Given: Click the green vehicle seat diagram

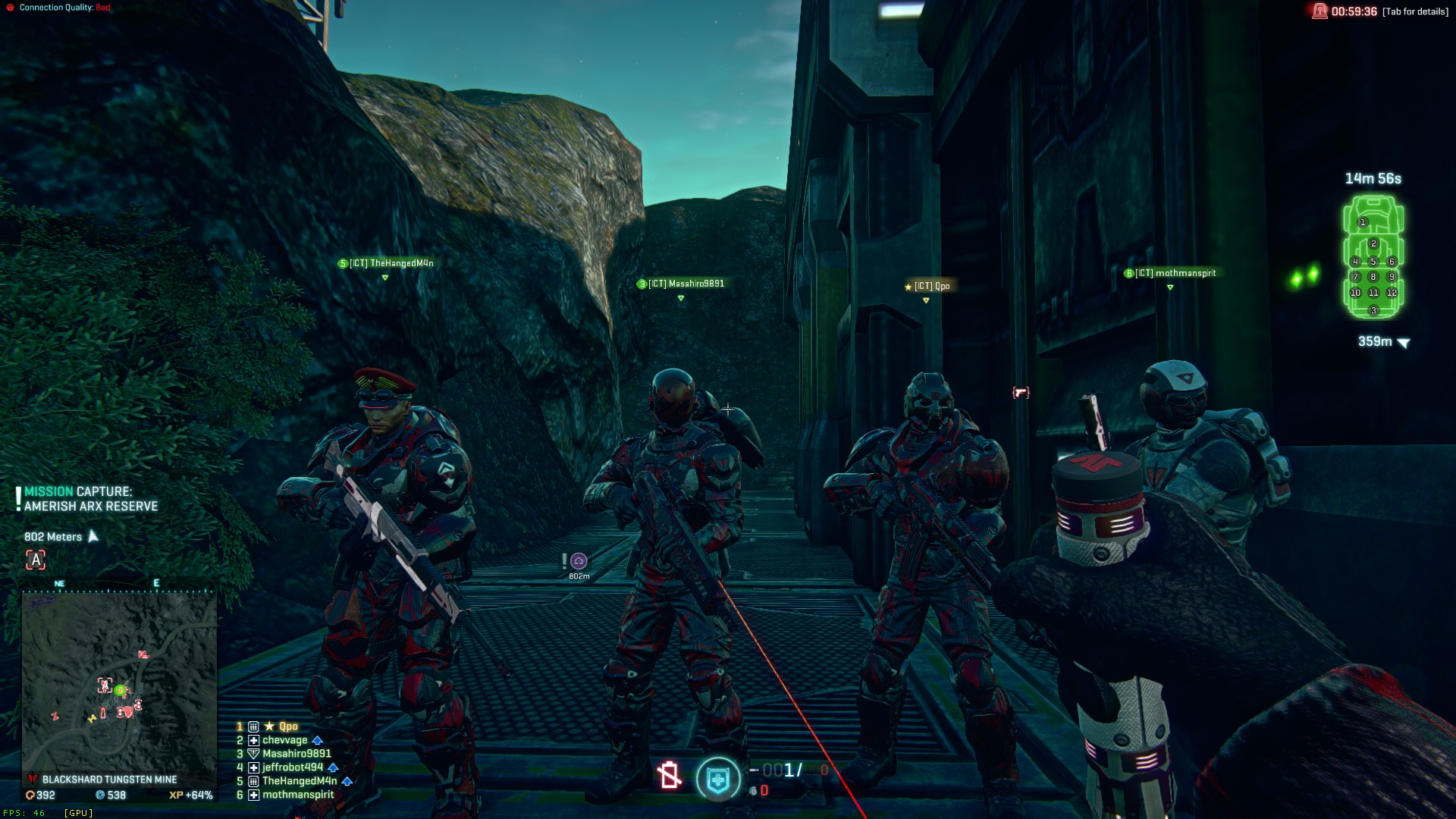Looking at the screenshot, I should (1373, 256).
